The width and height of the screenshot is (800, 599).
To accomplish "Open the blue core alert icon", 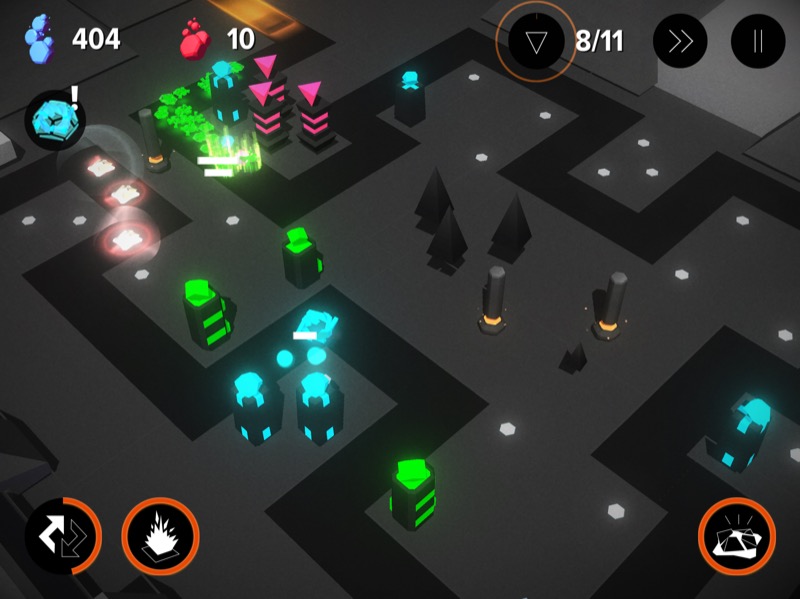I will (x=54, y=119).
